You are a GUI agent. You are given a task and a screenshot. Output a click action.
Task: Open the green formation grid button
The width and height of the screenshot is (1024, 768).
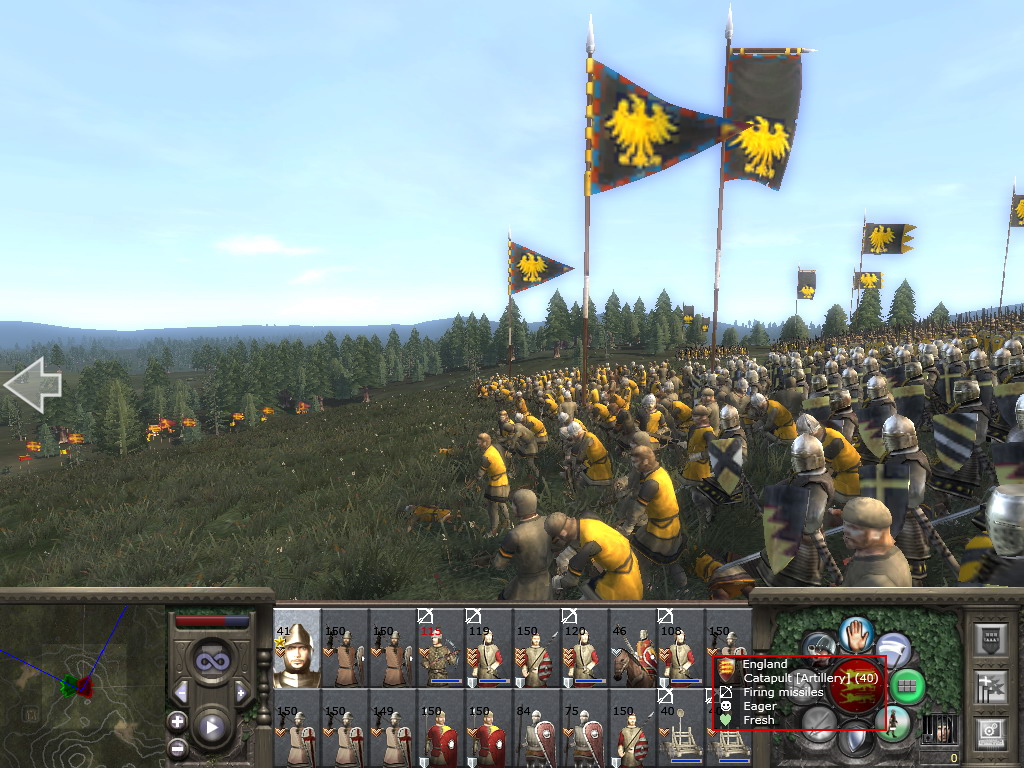pos(907,687)
